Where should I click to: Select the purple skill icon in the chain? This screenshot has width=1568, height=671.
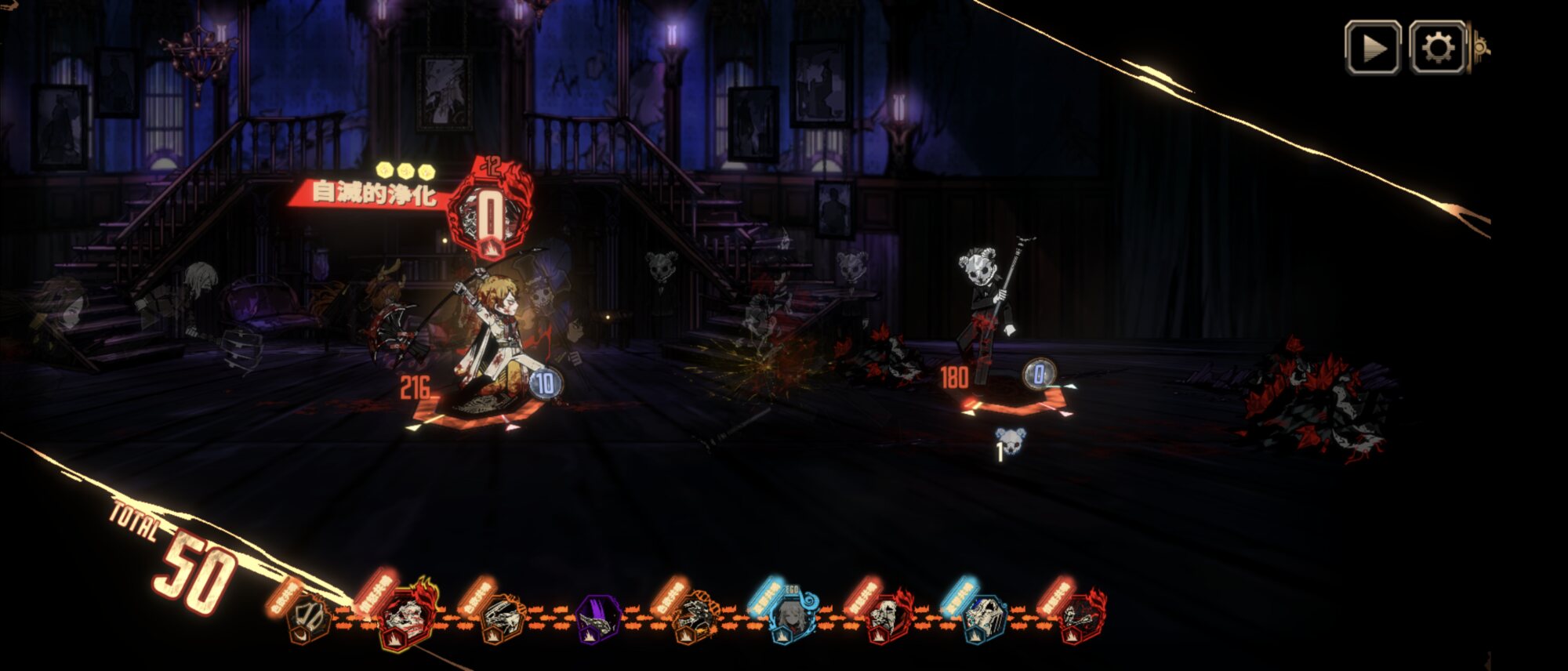(x=598, y=619)
